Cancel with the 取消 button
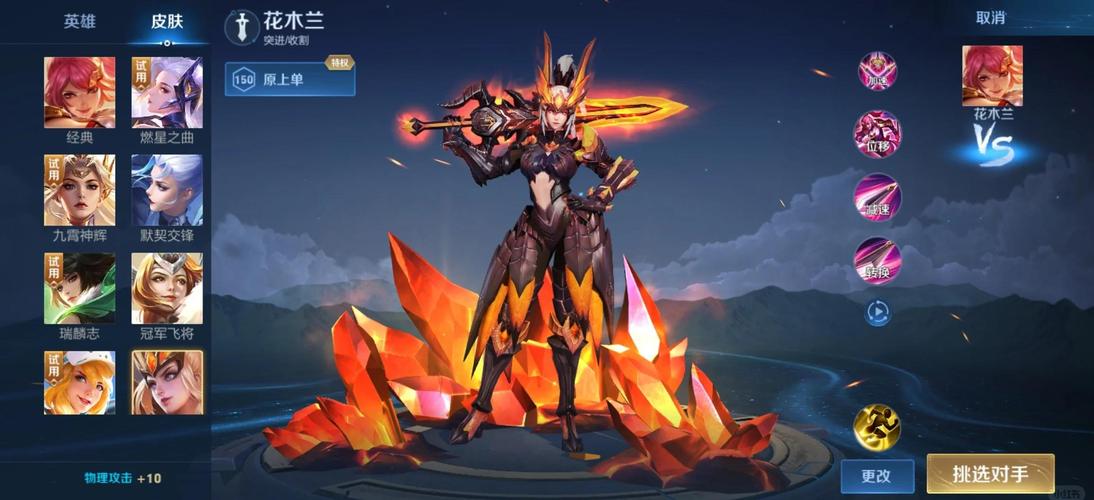 [x=990, y=18]
